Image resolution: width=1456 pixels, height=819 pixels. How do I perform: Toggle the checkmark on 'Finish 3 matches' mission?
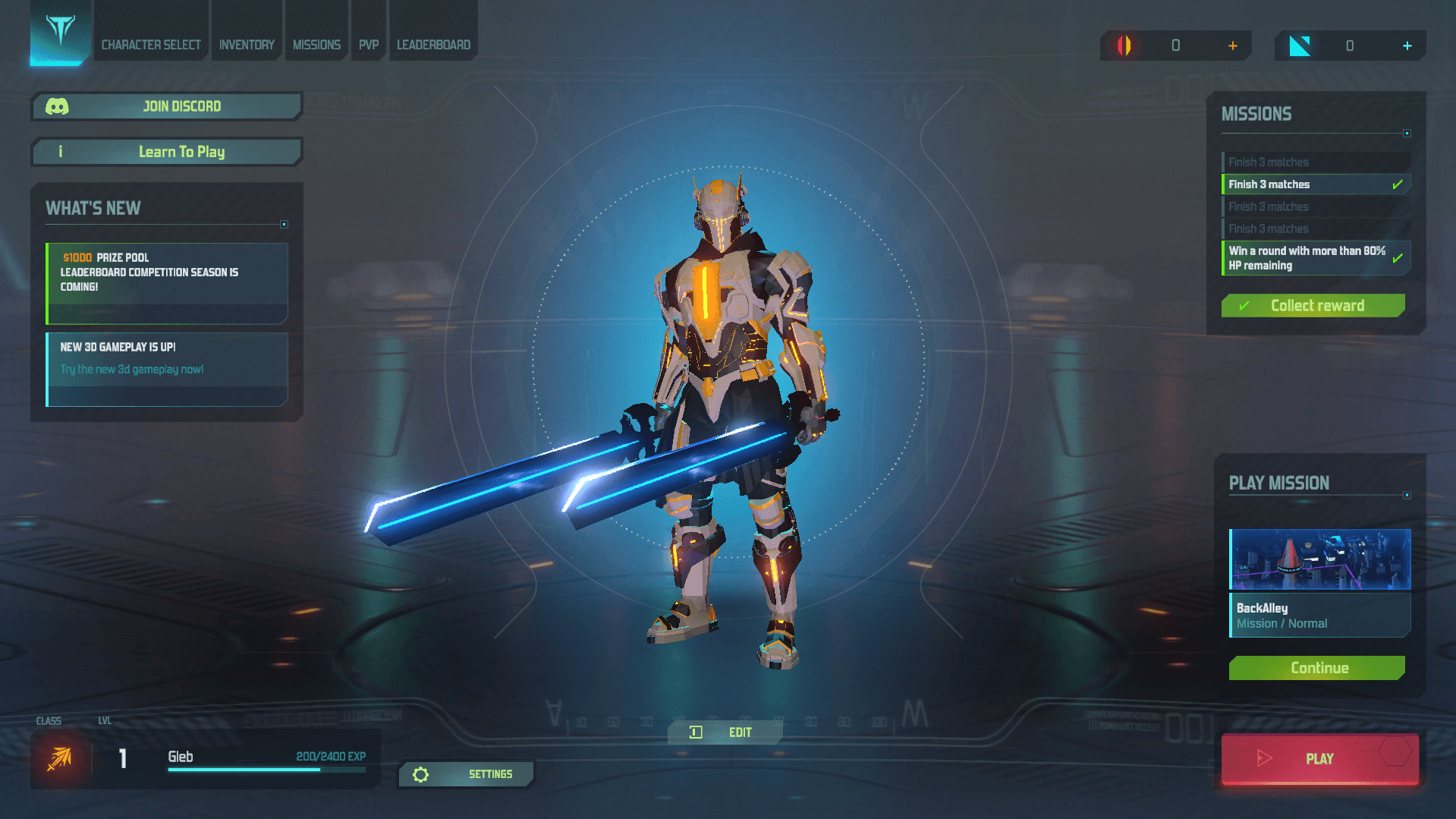pyautogui.click(x=1397, y=184)
